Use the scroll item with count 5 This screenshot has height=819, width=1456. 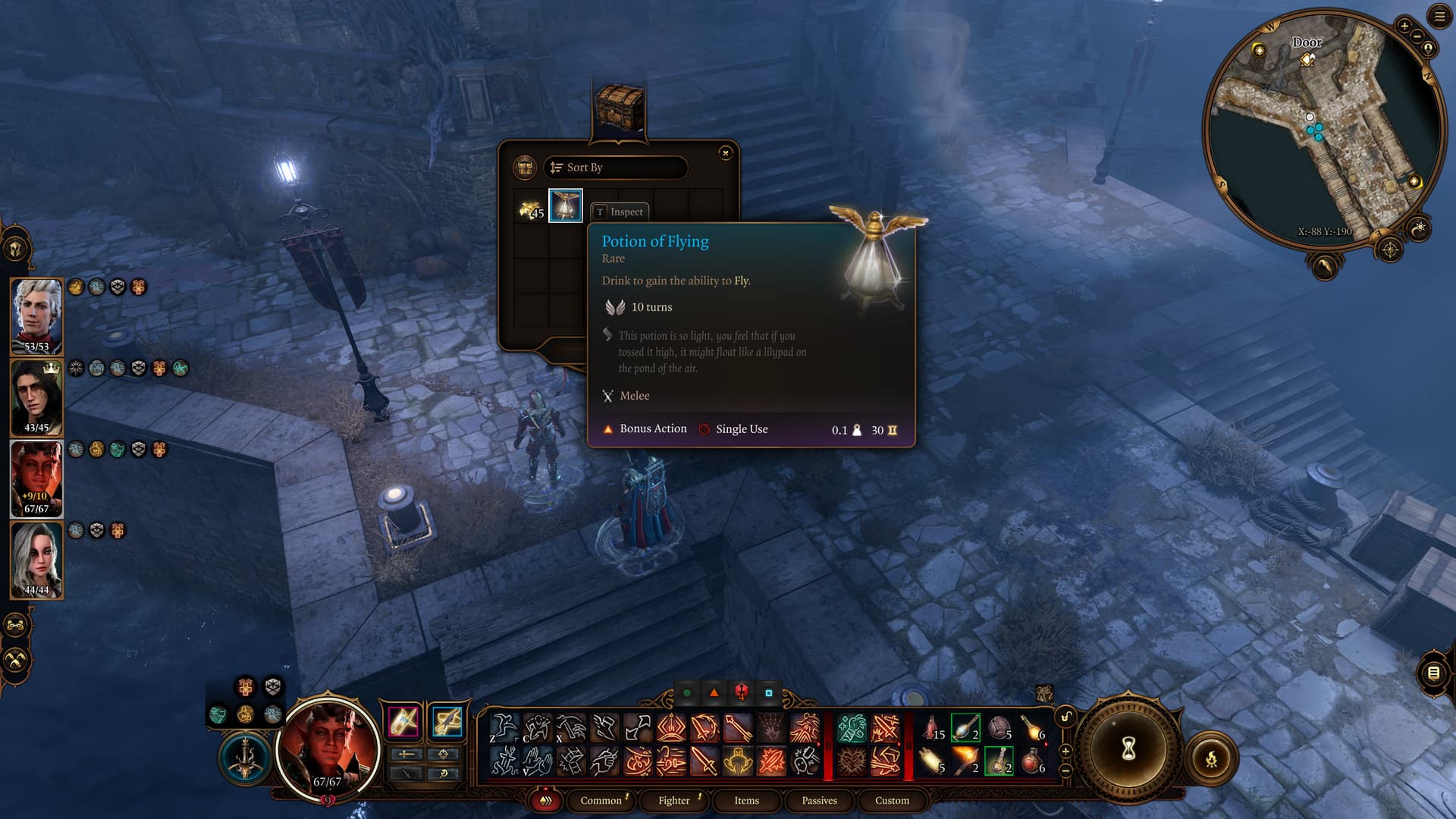[931, 761]
